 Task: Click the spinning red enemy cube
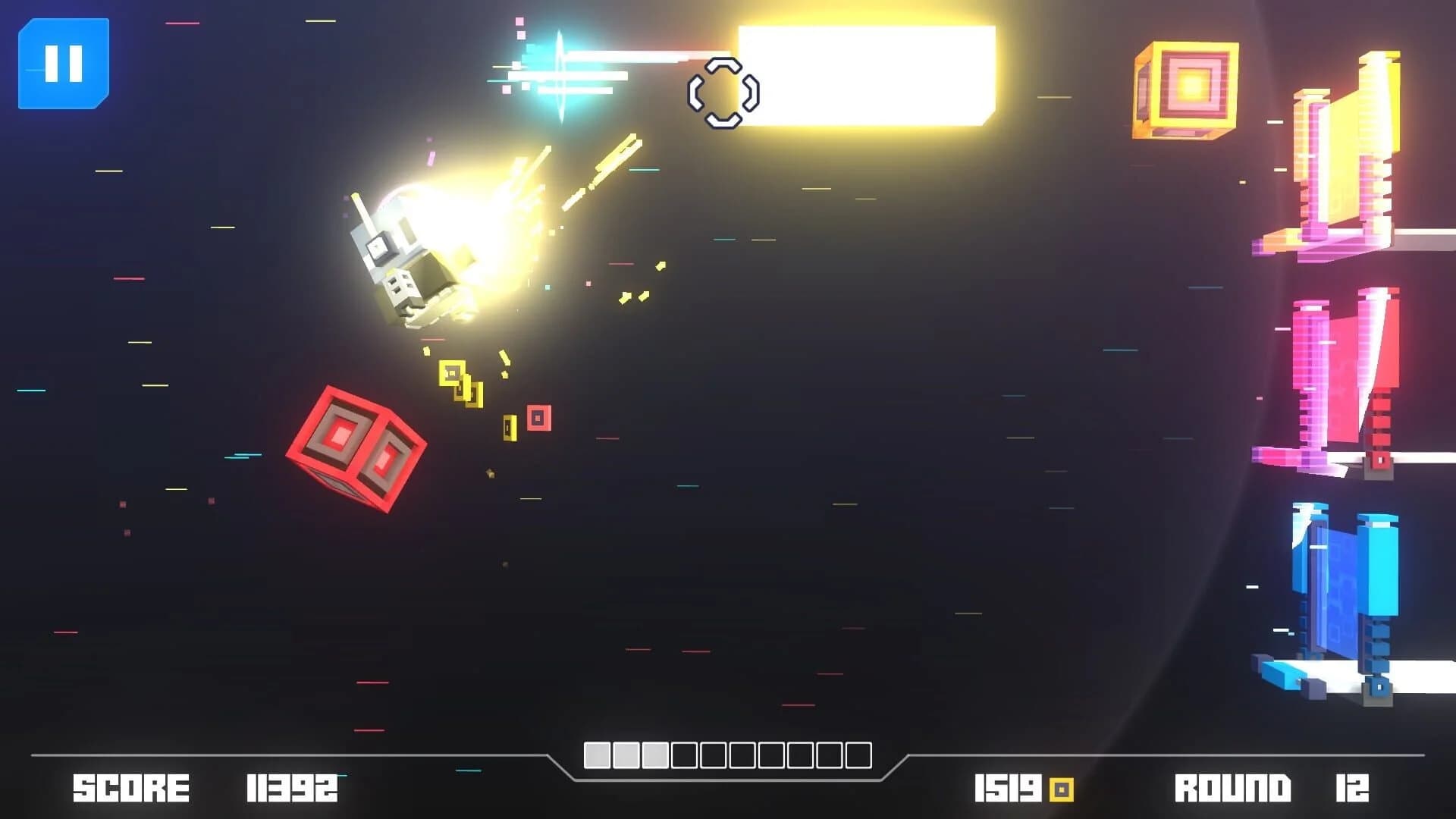click(353, 449)
